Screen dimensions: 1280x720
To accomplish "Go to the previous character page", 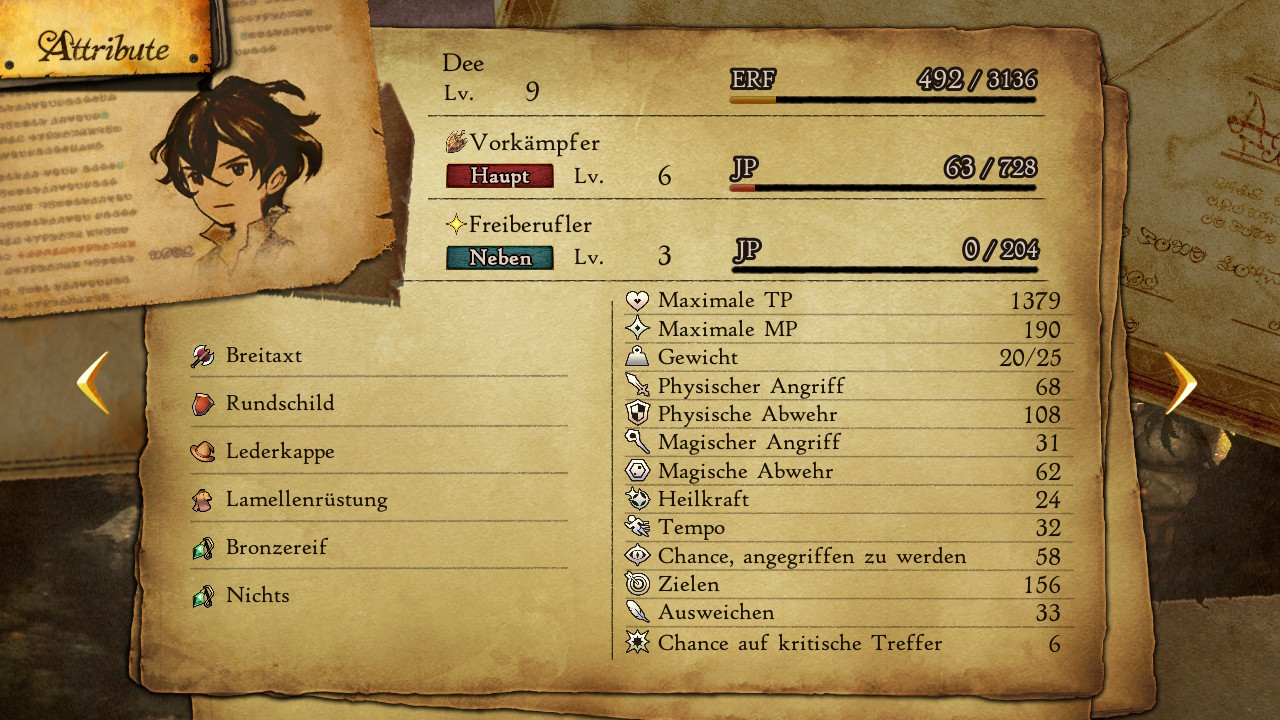I will 93,382.
